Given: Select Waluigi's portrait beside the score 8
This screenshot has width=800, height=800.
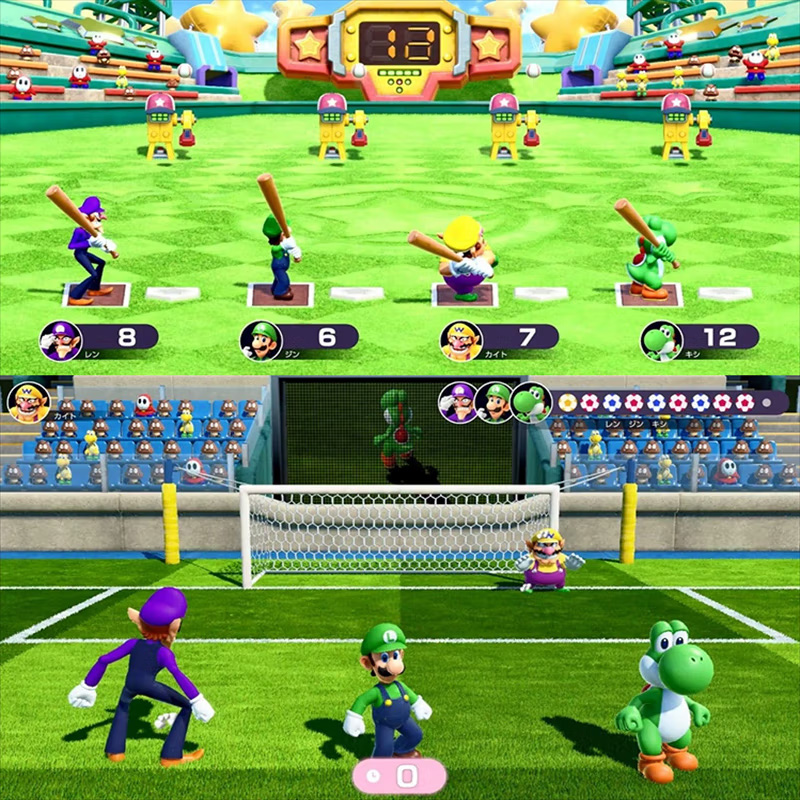Looking at the screenshot, I should tap(60, 341).
